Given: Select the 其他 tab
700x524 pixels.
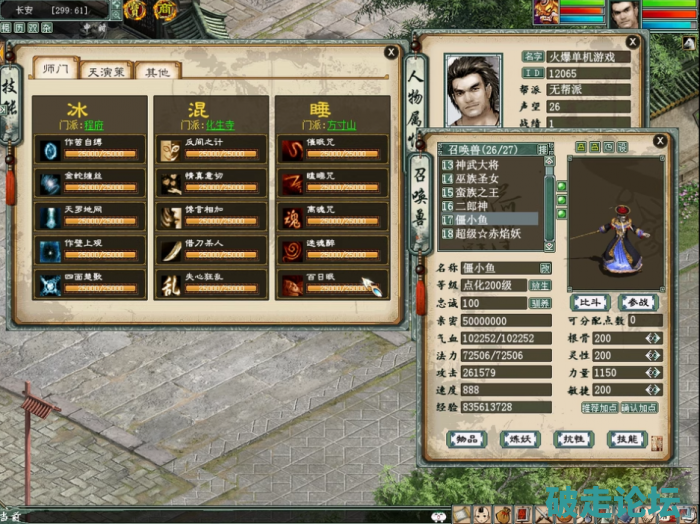Looking at the screenshot, I should 157,72.
